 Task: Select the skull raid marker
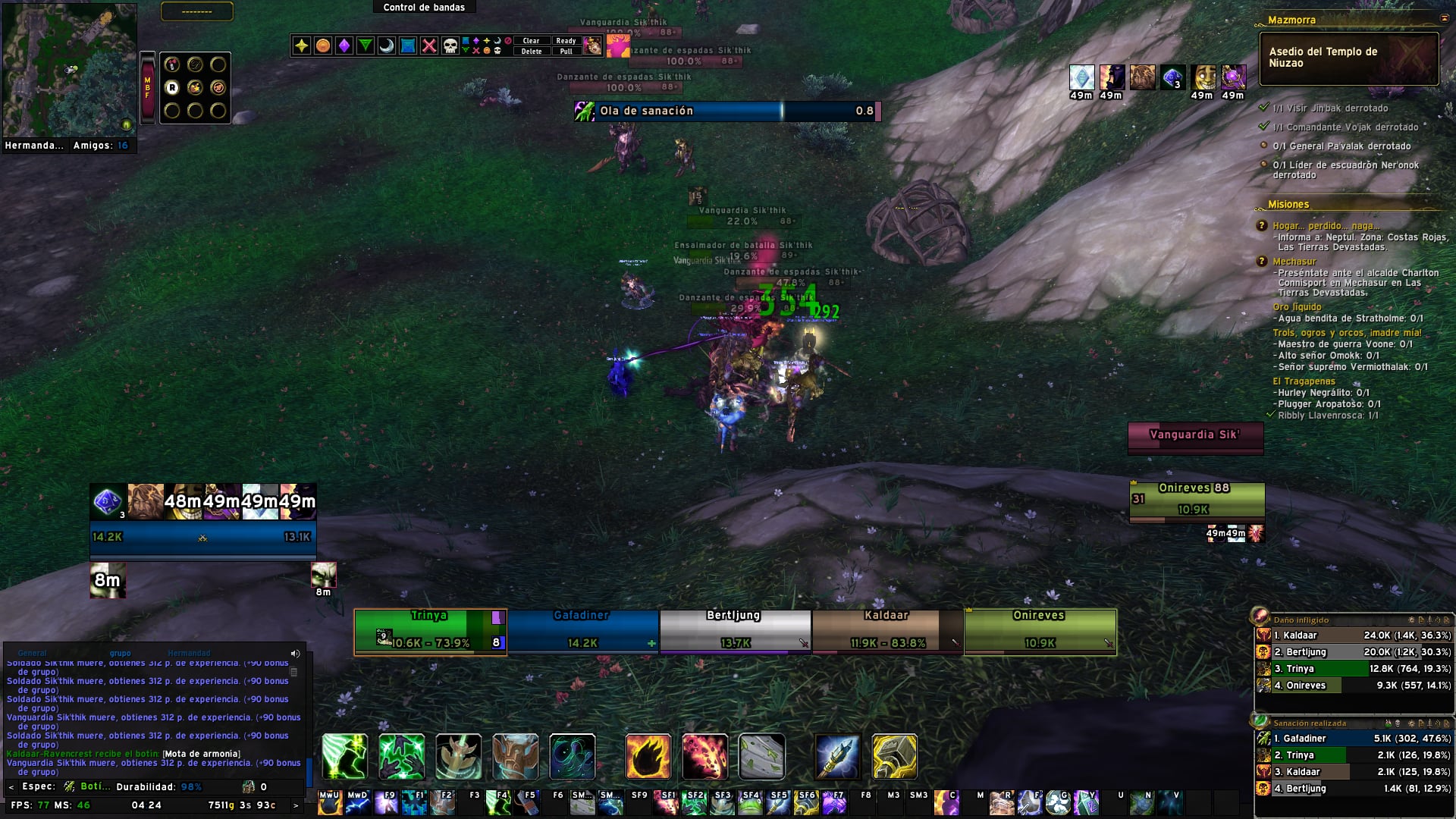click(x=450, y=46)
